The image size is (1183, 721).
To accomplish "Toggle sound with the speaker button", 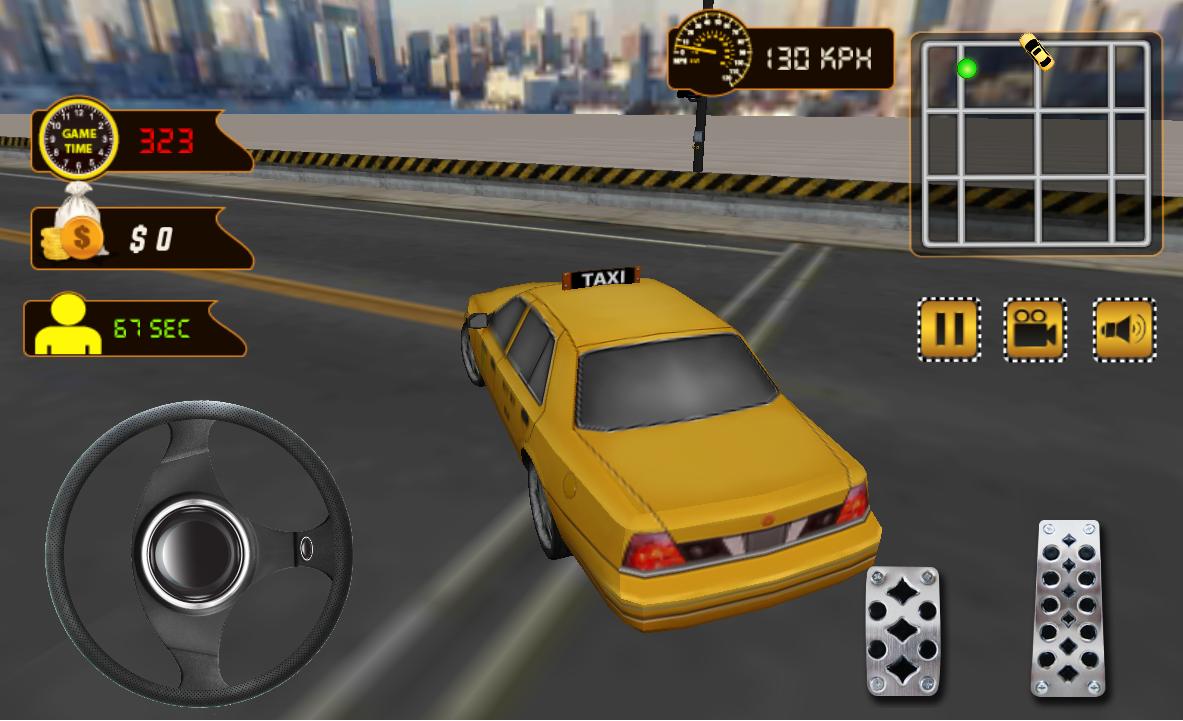I will (x=1124, y=329).
